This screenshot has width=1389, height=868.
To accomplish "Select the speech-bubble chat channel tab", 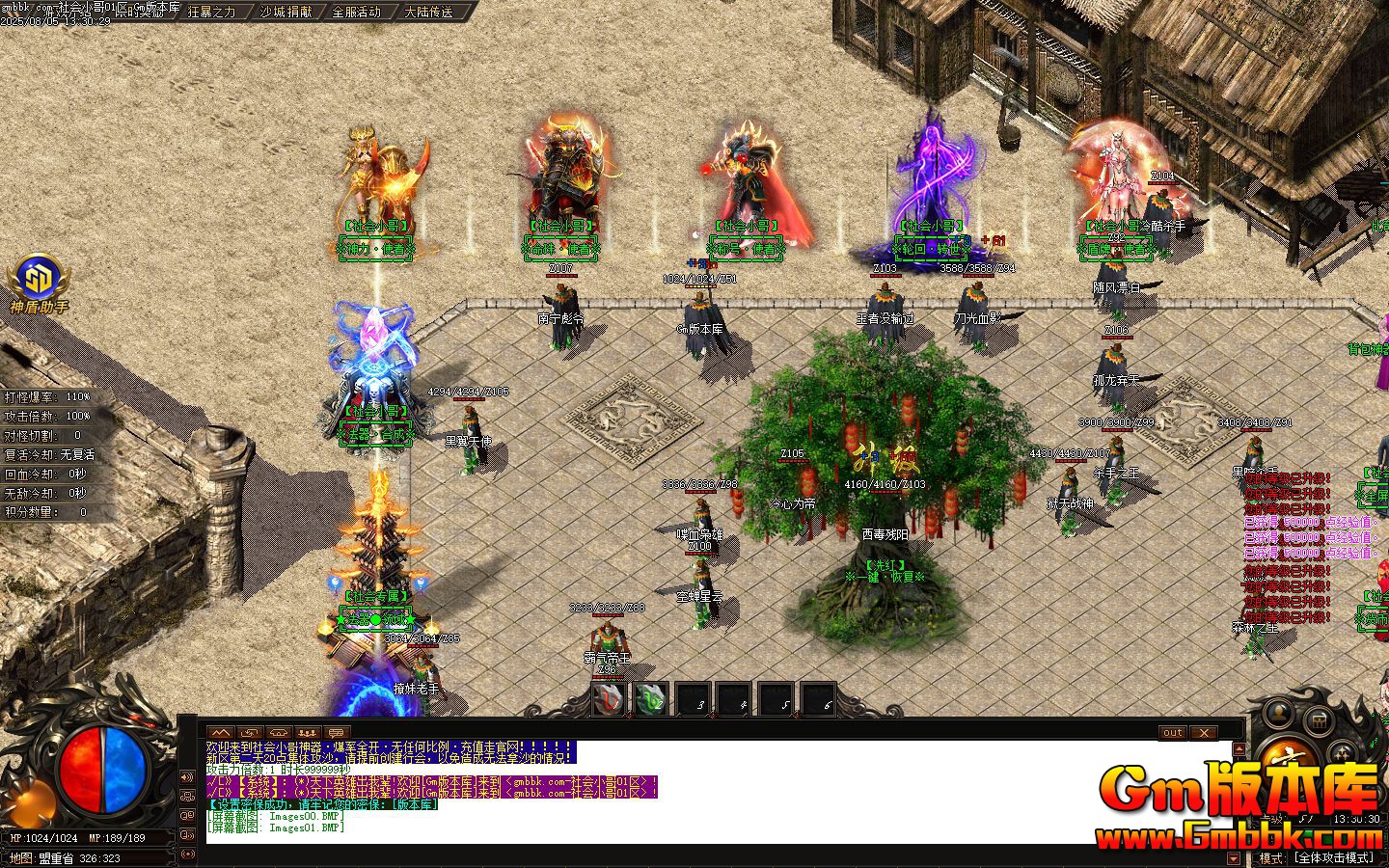I will tap(337, 733).
